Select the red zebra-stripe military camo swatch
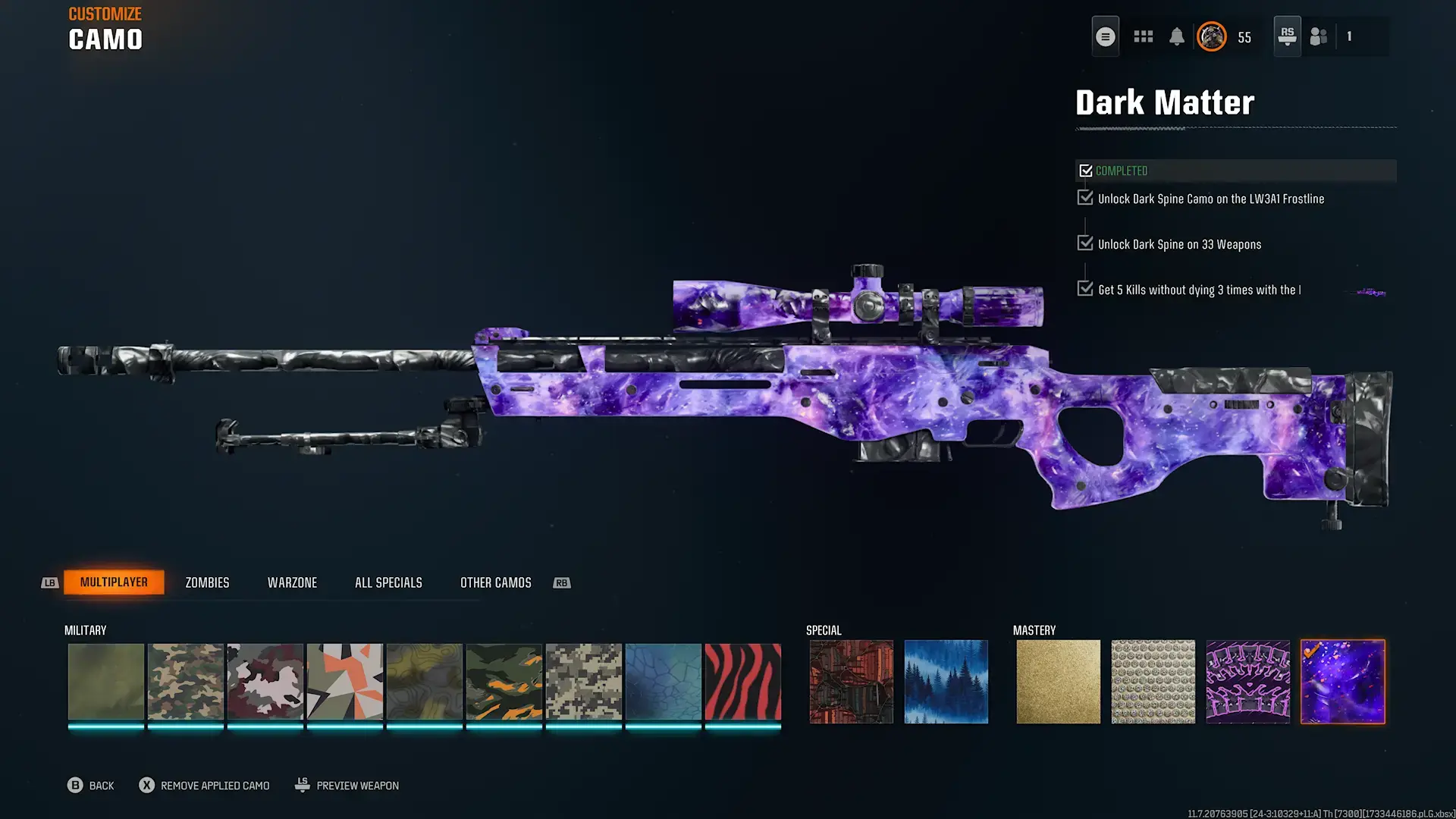The image size is (1456, 819). tap(742, 681)
